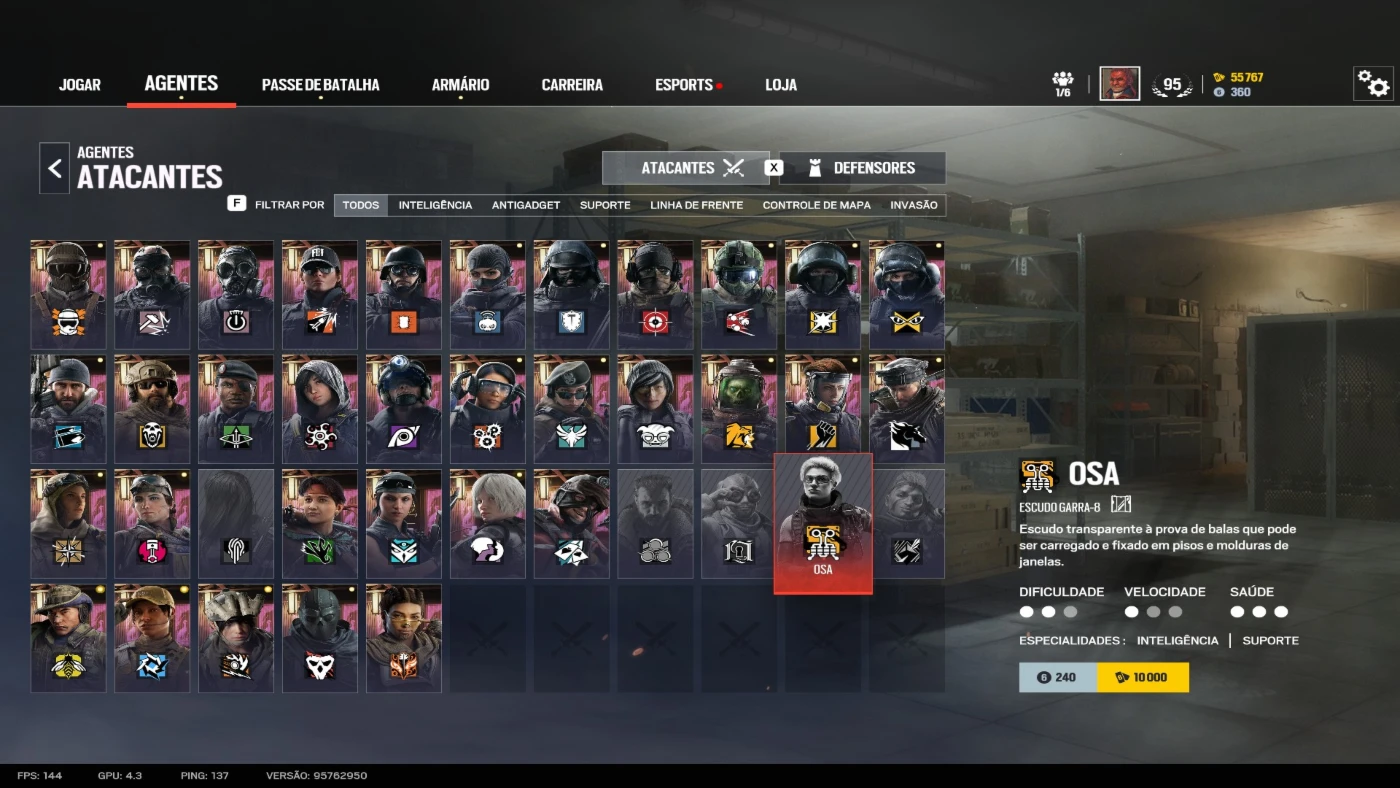Screen dimensions: 1400x788
Task: Open the squad party icon
Action: [x=1063, y=84]
